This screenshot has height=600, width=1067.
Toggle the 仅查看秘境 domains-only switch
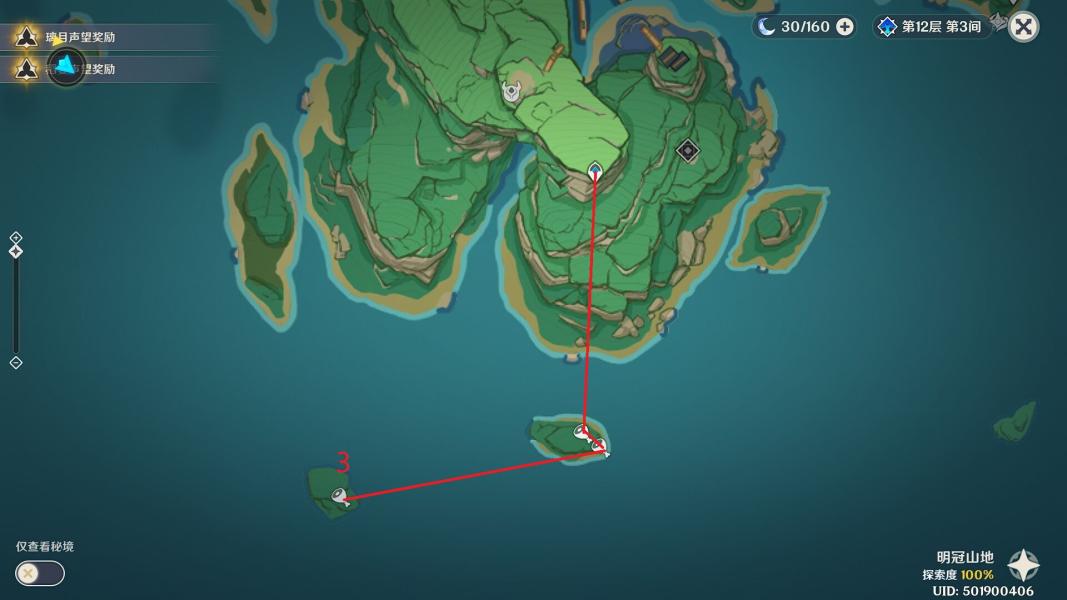[40, 573]
